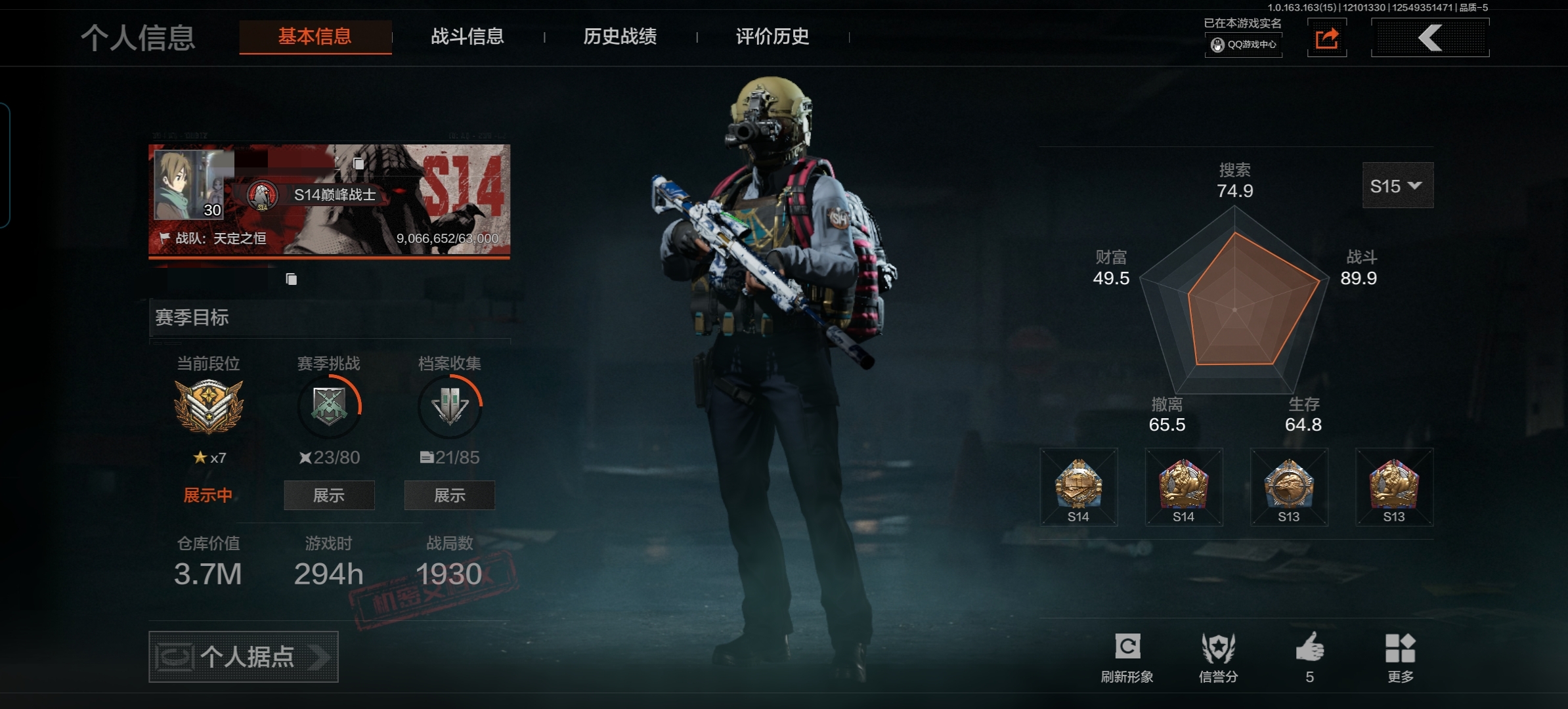Copy the player name beside the avatar

[359, 163]
